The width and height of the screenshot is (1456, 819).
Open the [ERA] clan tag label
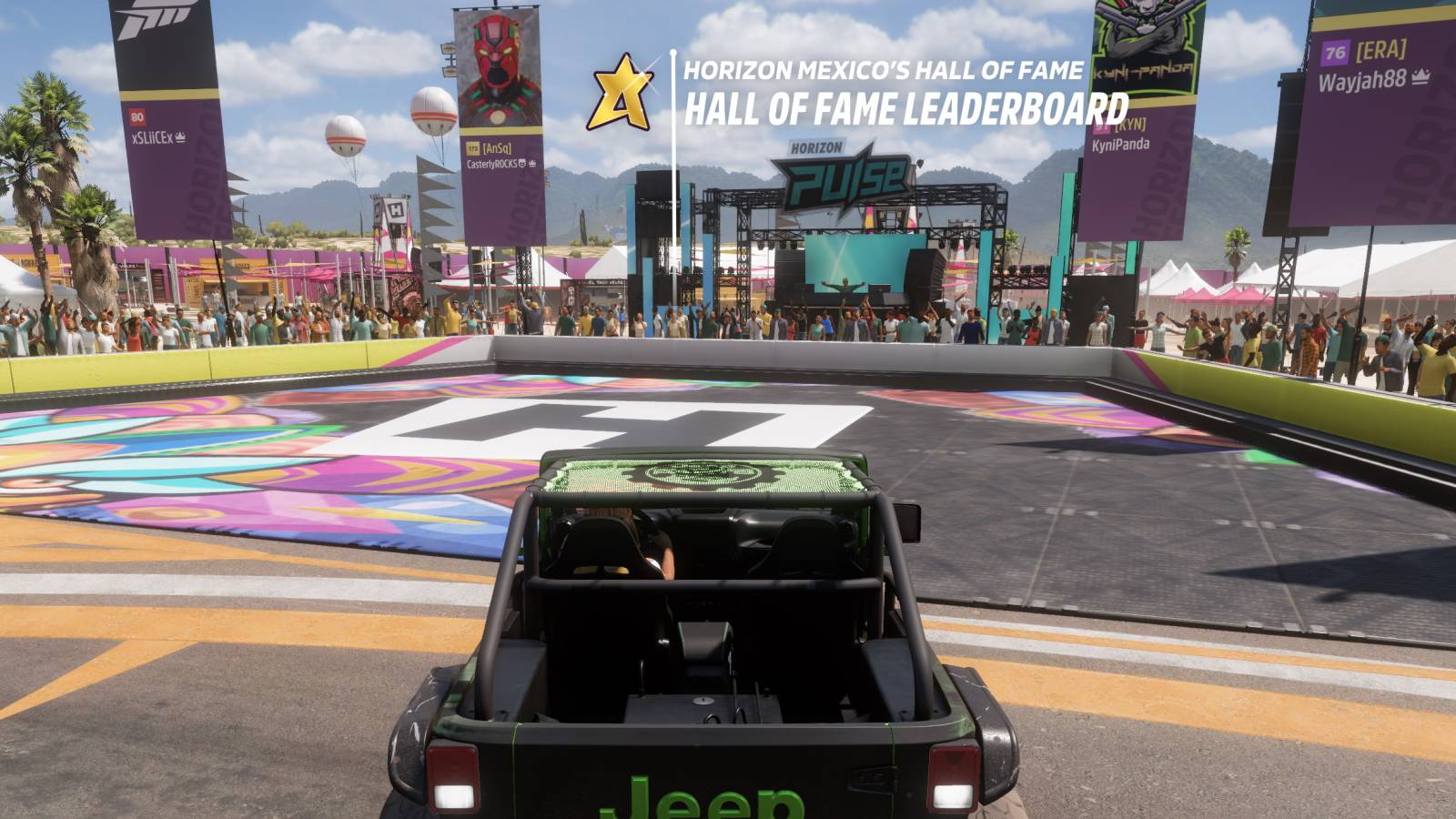tap(1382, 53)
